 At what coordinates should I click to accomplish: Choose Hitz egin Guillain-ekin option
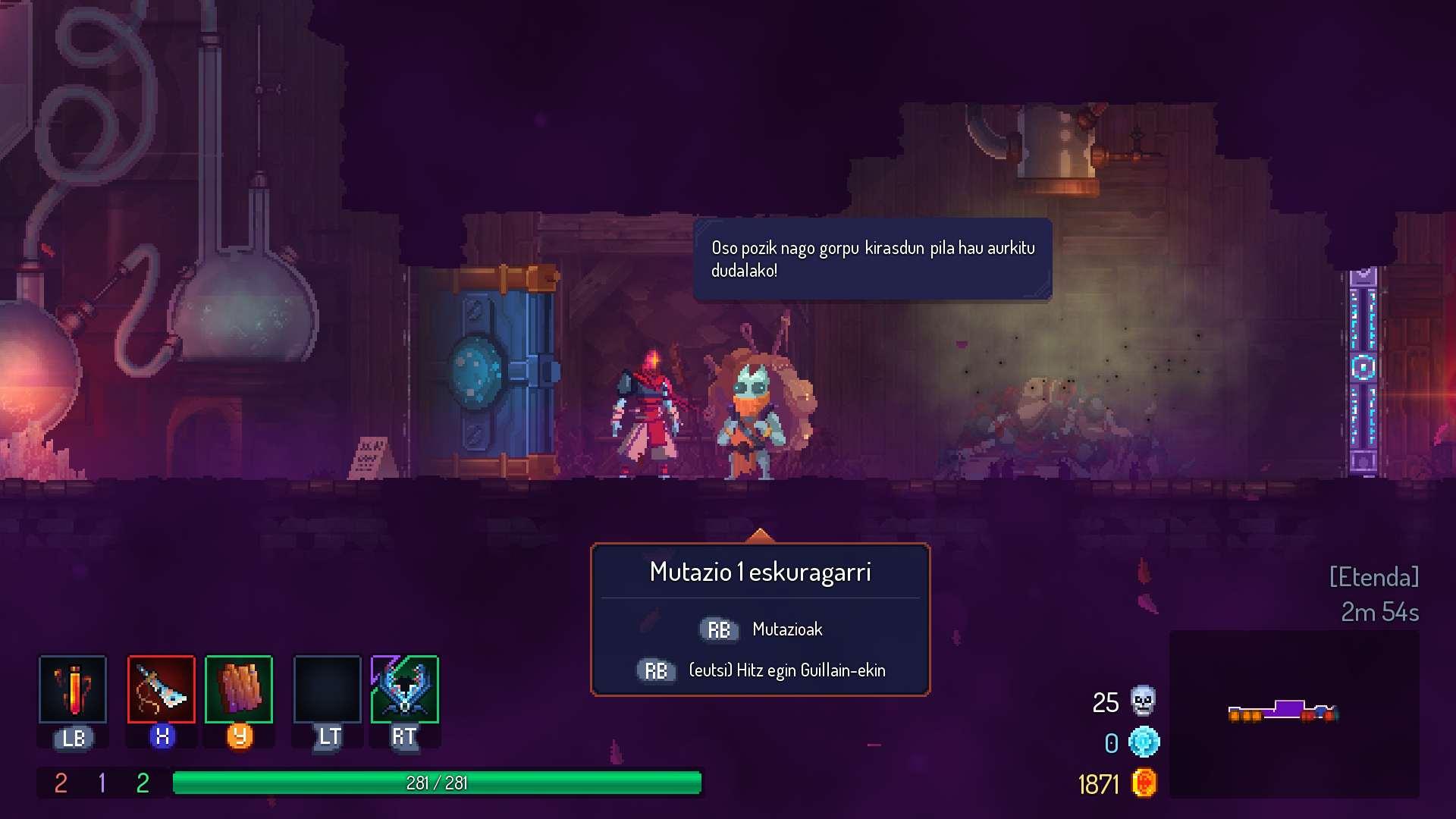786,670
